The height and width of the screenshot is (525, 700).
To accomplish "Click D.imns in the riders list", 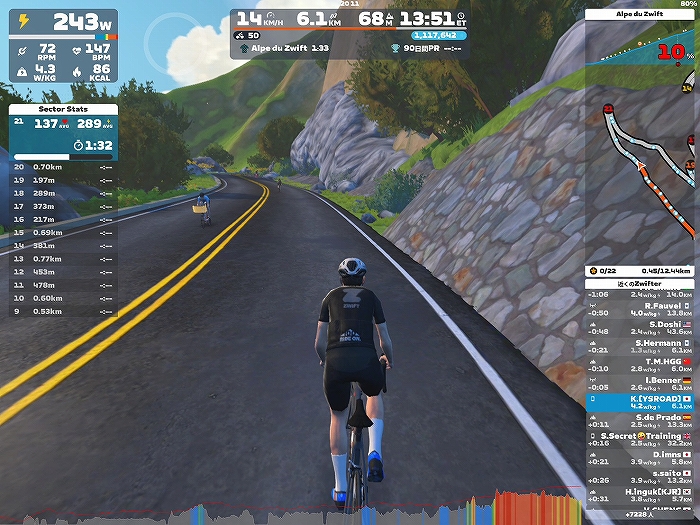I will (640, 456).
